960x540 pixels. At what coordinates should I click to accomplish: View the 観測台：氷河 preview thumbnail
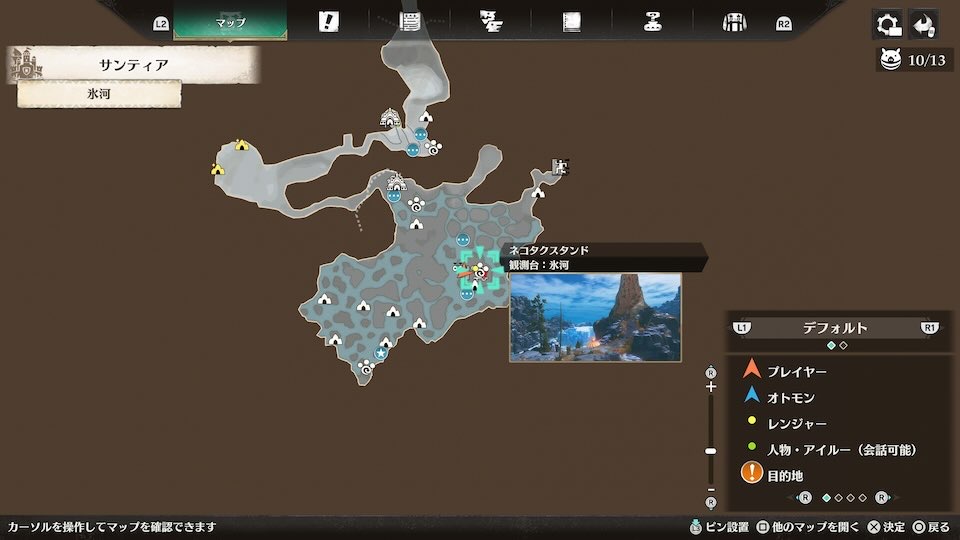coord(595,317)
